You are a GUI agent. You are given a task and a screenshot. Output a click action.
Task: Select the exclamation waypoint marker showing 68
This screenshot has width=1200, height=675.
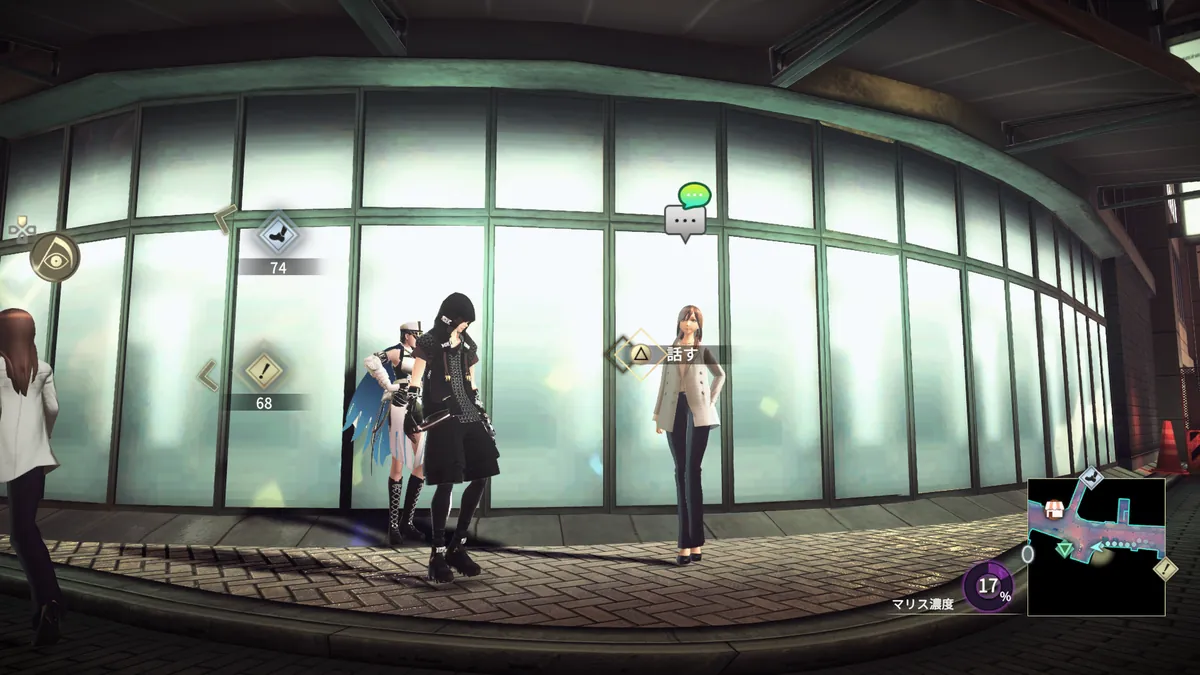[x=264, y=371]
